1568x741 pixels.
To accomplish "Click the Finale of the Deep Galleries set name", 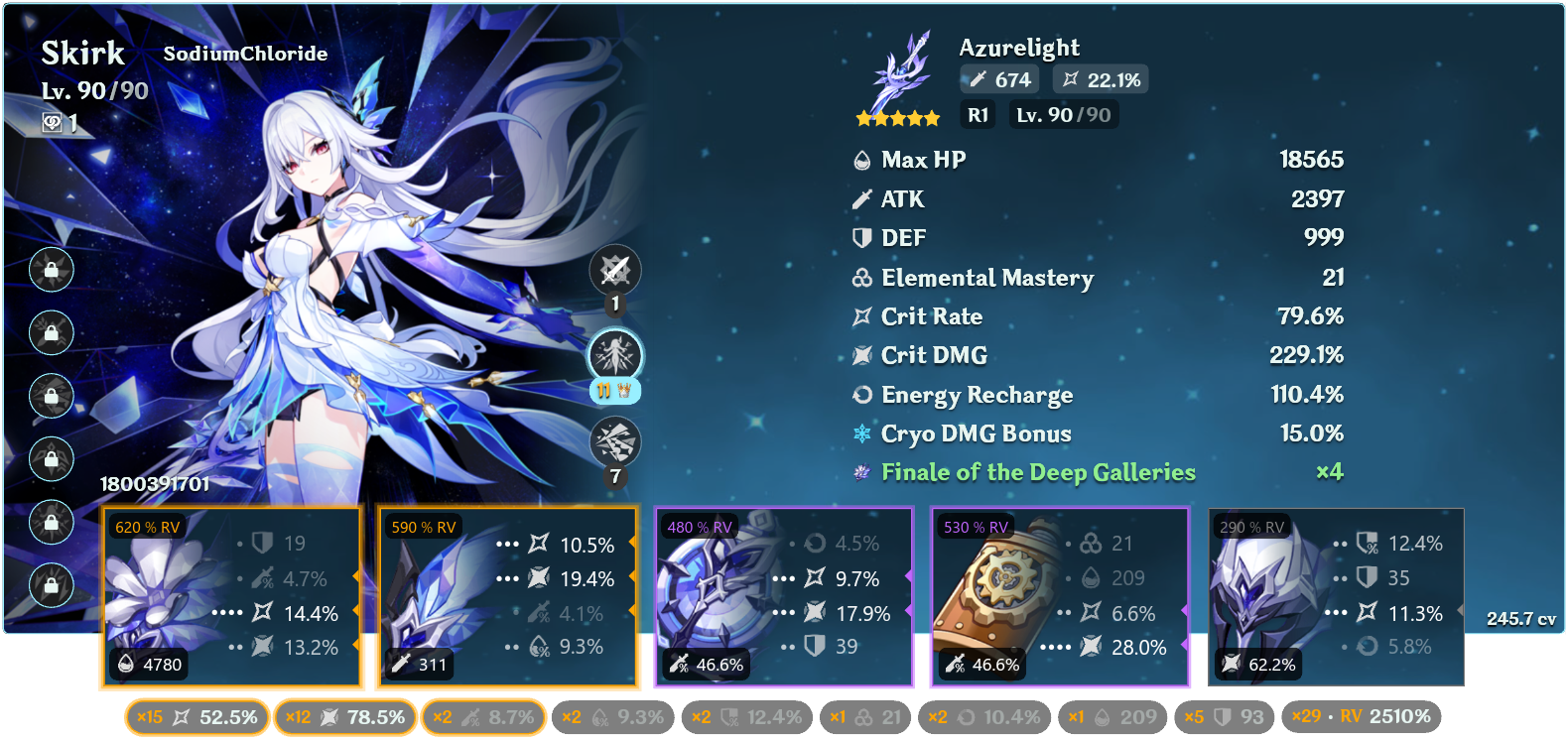I will tap(1037, 473).
